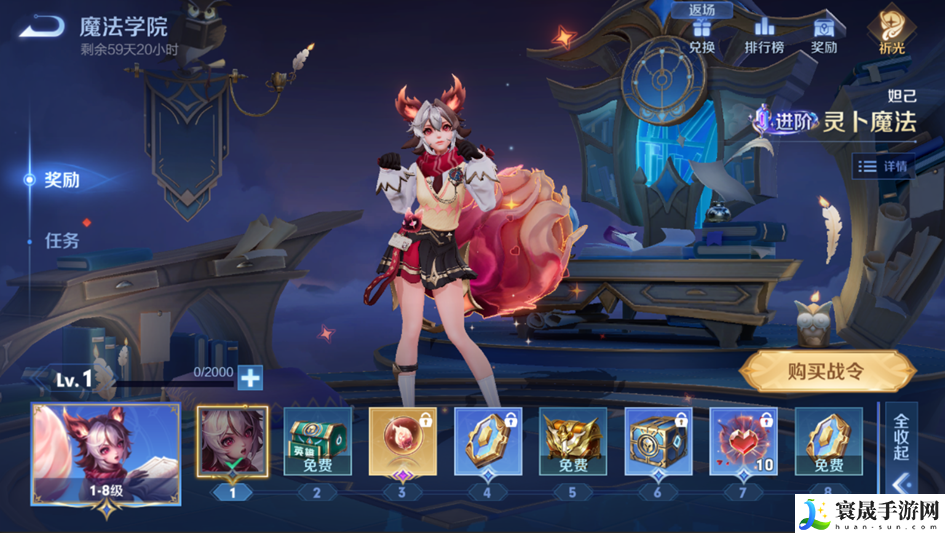945x533 pixels.
Task: Switch to the 任务 missions tab
Action: [62, 241]
